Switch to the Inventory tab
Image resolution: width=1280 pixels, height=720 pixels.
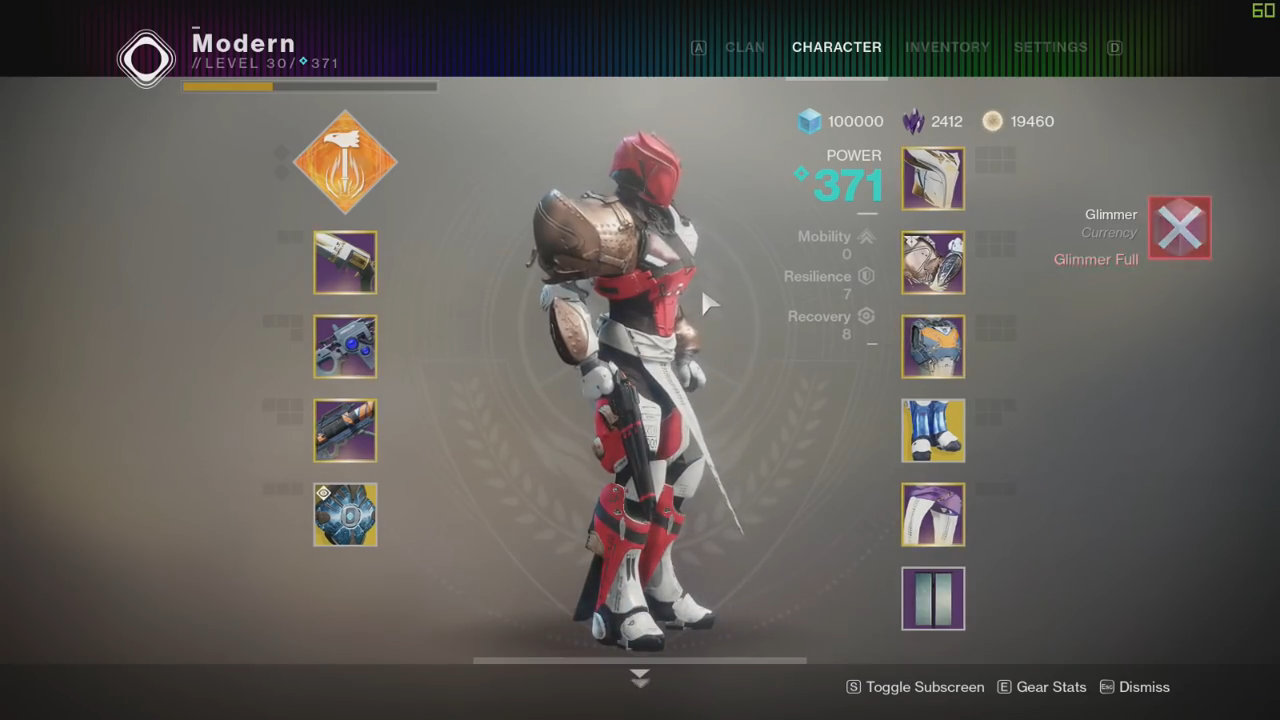point(946,47)
